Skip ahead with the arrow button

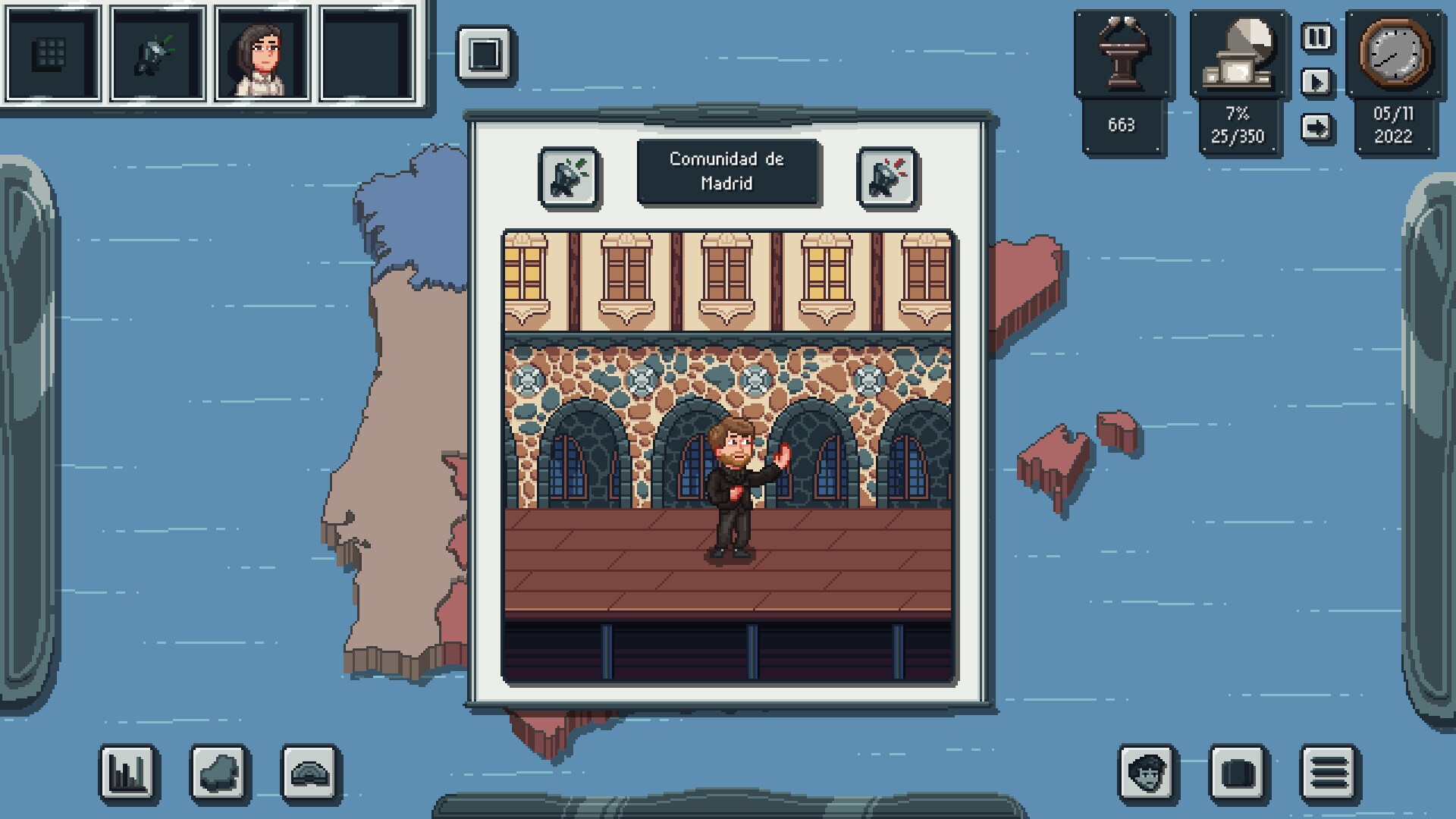[1317, 127]
